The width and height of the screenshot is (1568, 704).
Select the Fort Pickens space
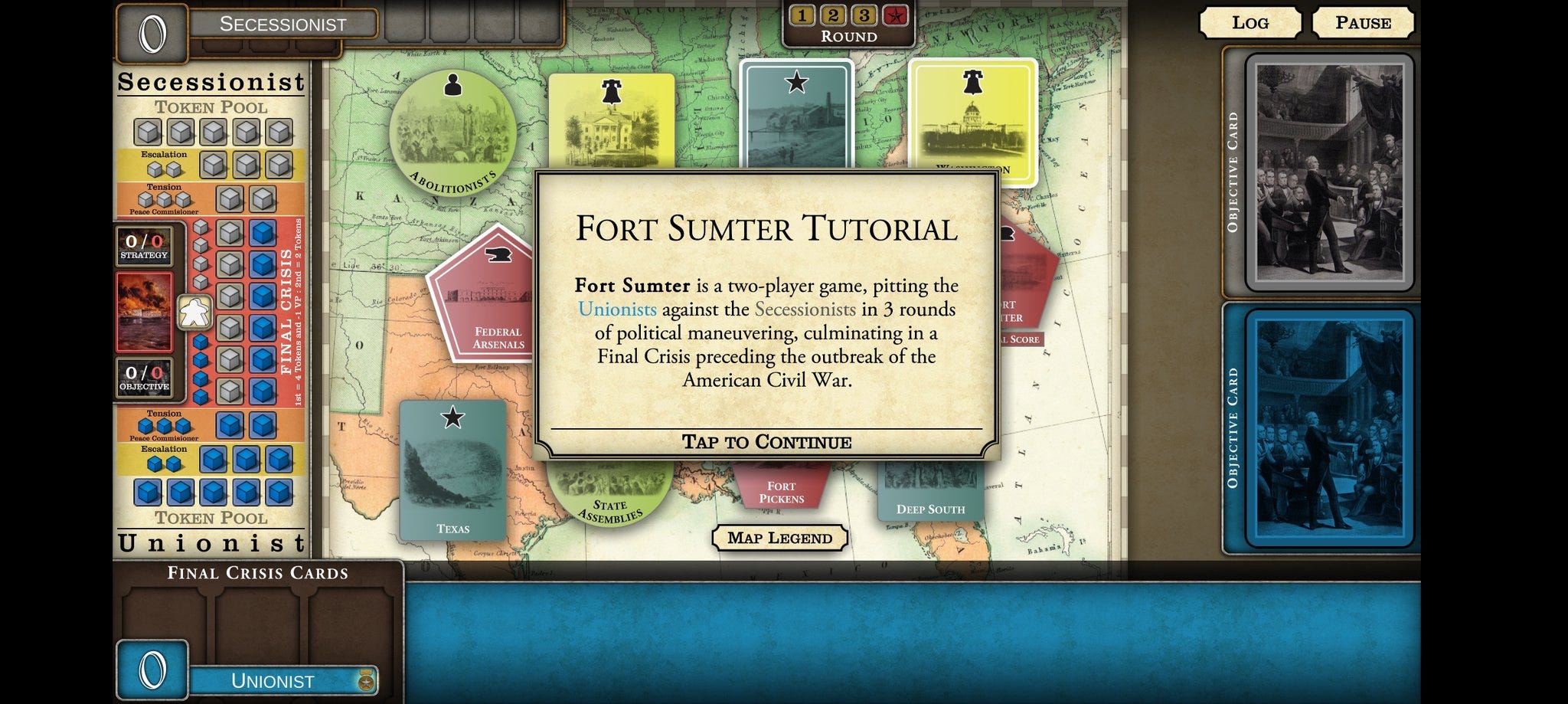point(781,487)
